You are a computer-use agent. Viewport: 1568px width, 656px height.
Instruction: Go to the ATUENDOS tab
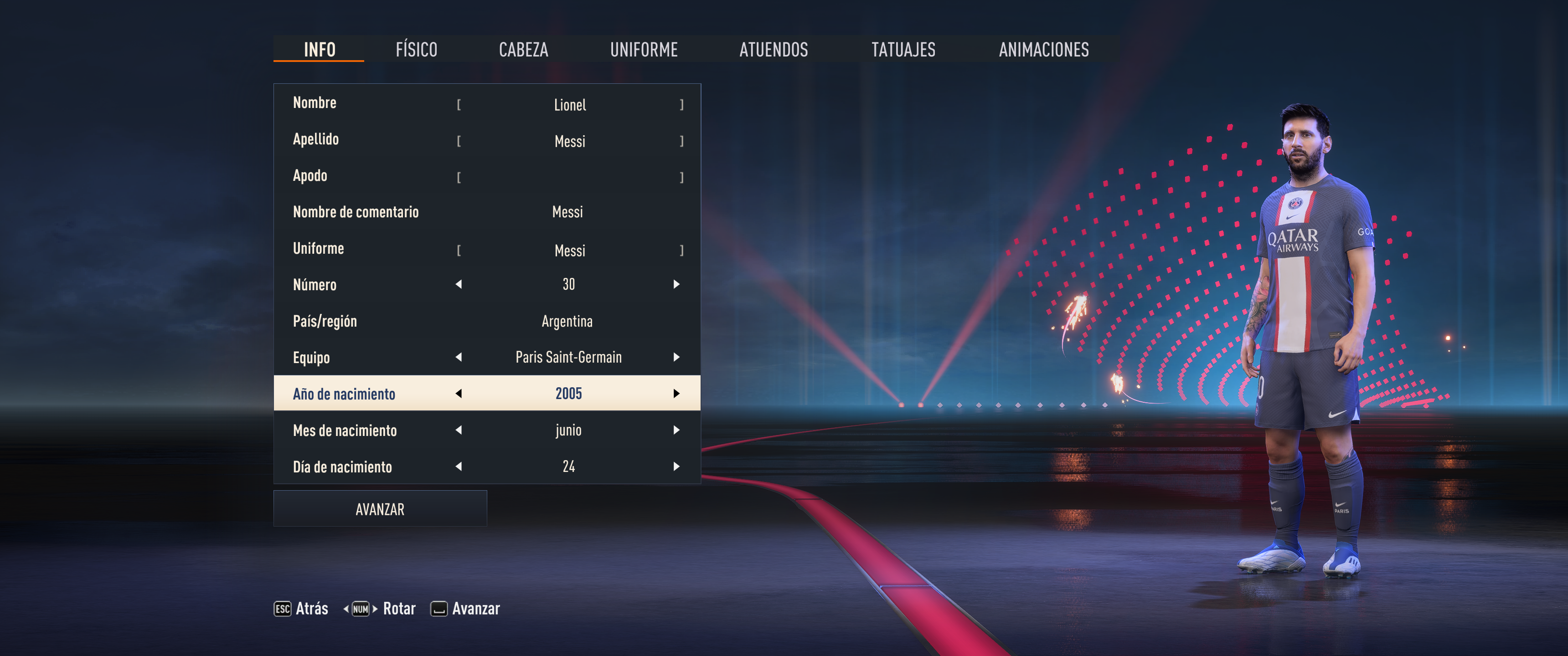773,49
